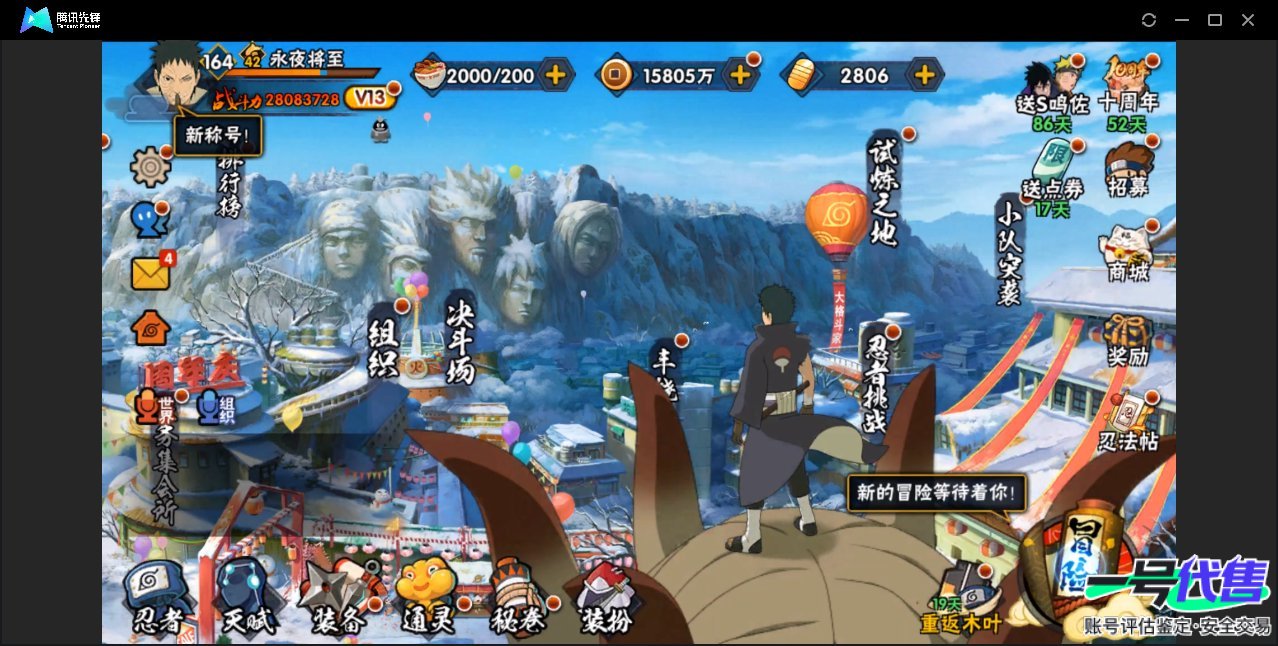Open the 招募 recruit menu

coord(1128,169)
